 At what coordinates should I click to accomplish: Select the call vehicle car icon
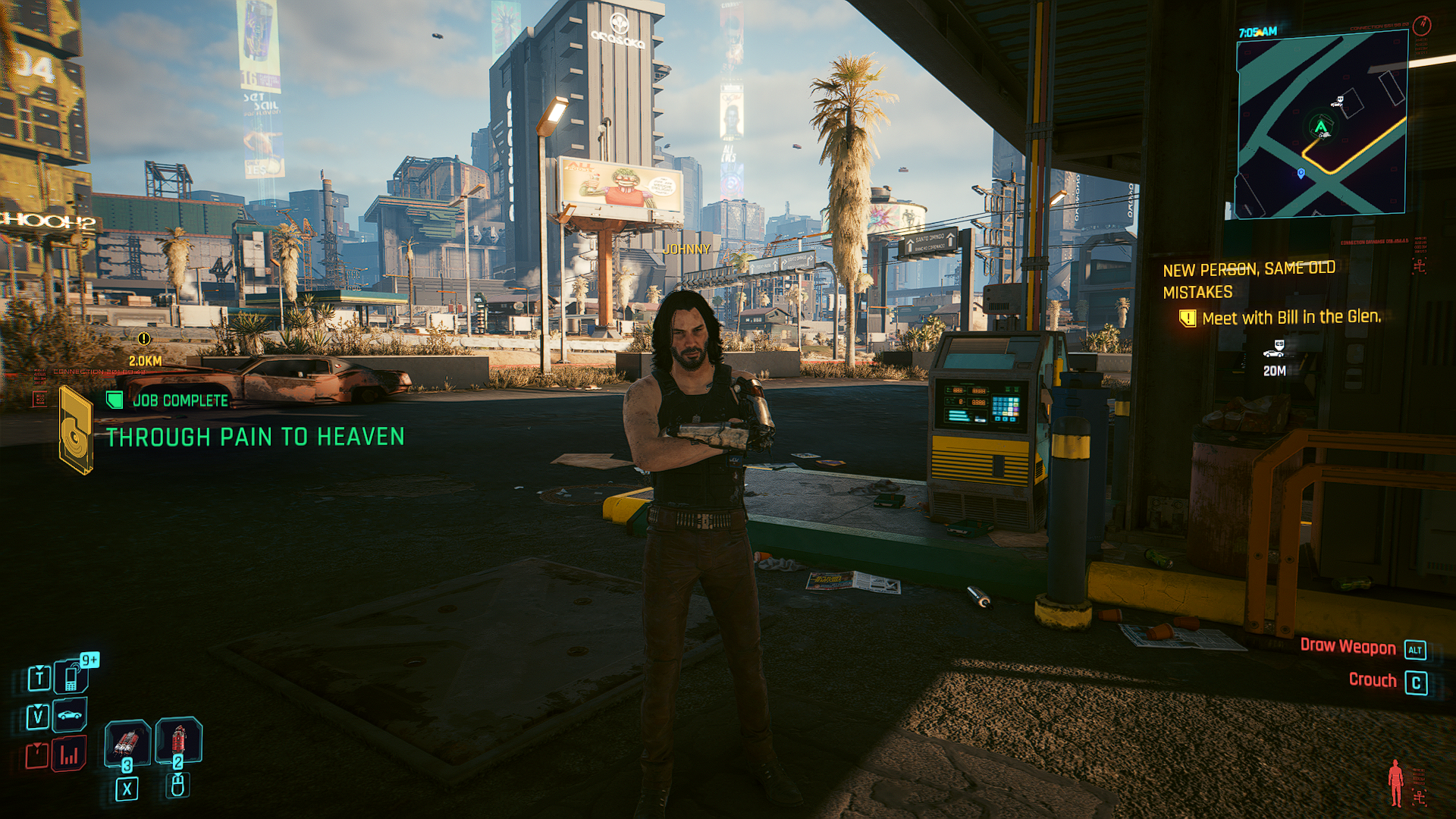[x=70, y=715]
